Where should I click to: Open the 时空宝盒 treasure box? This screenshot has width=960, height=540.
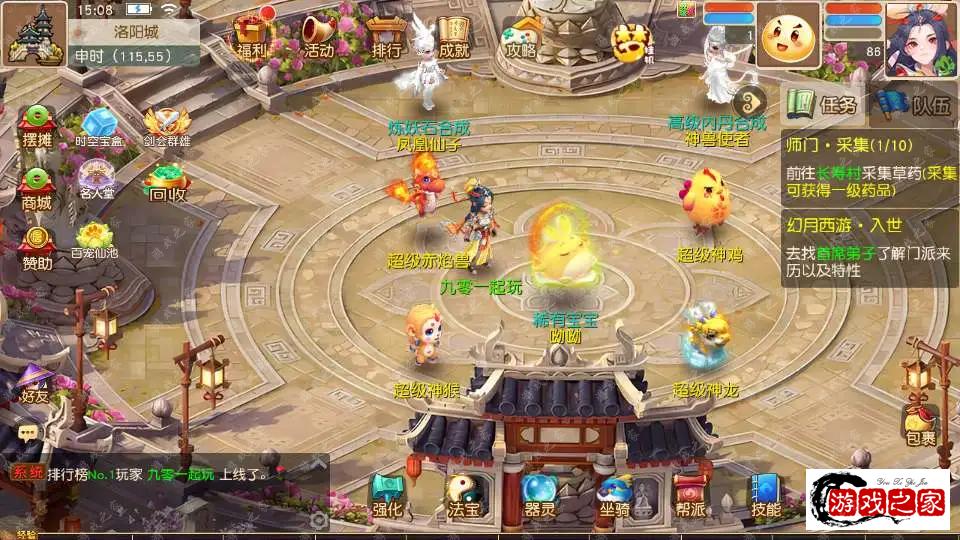tap(102, 127)
